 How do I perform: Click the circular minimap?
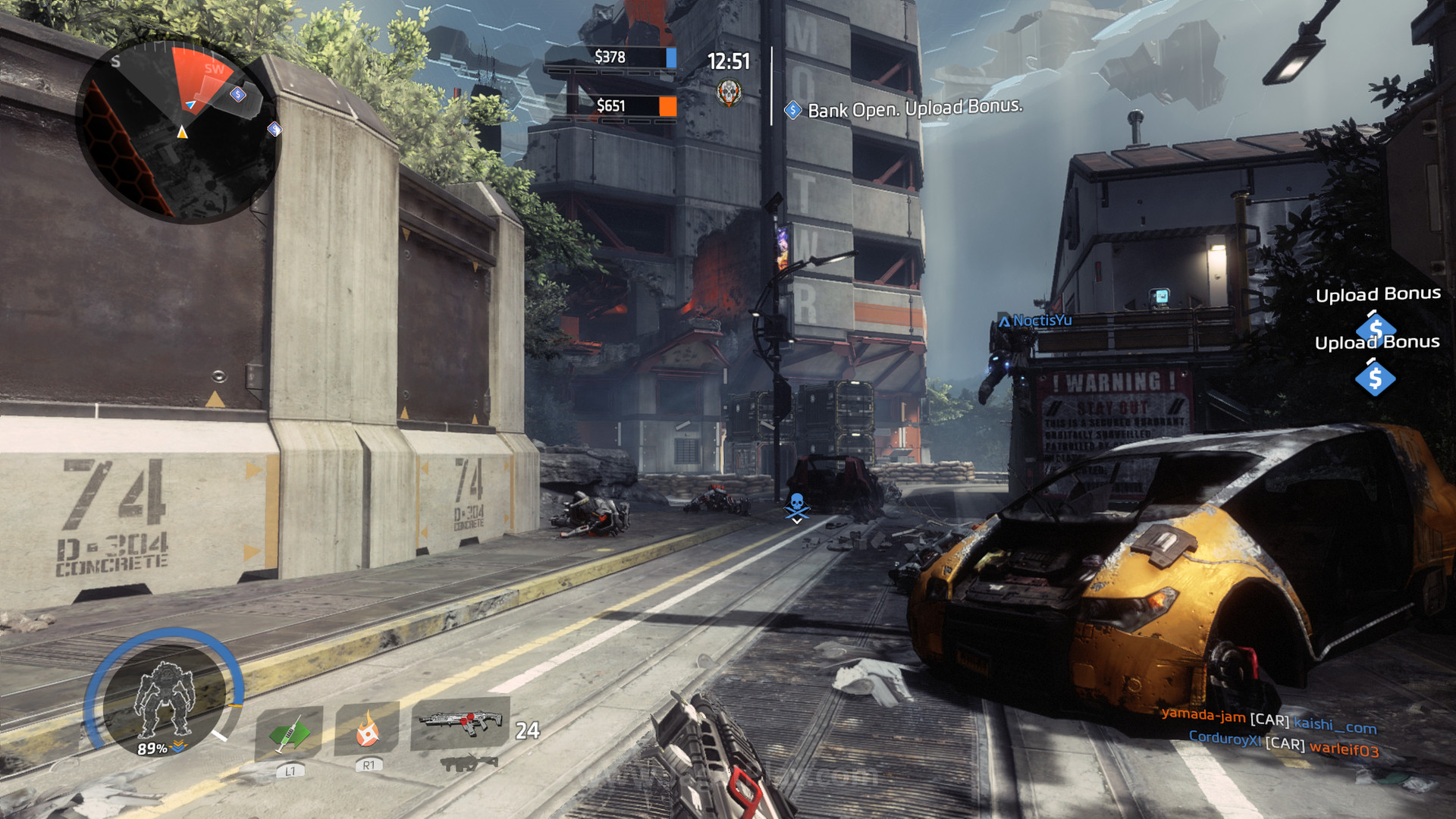[179, 130]
